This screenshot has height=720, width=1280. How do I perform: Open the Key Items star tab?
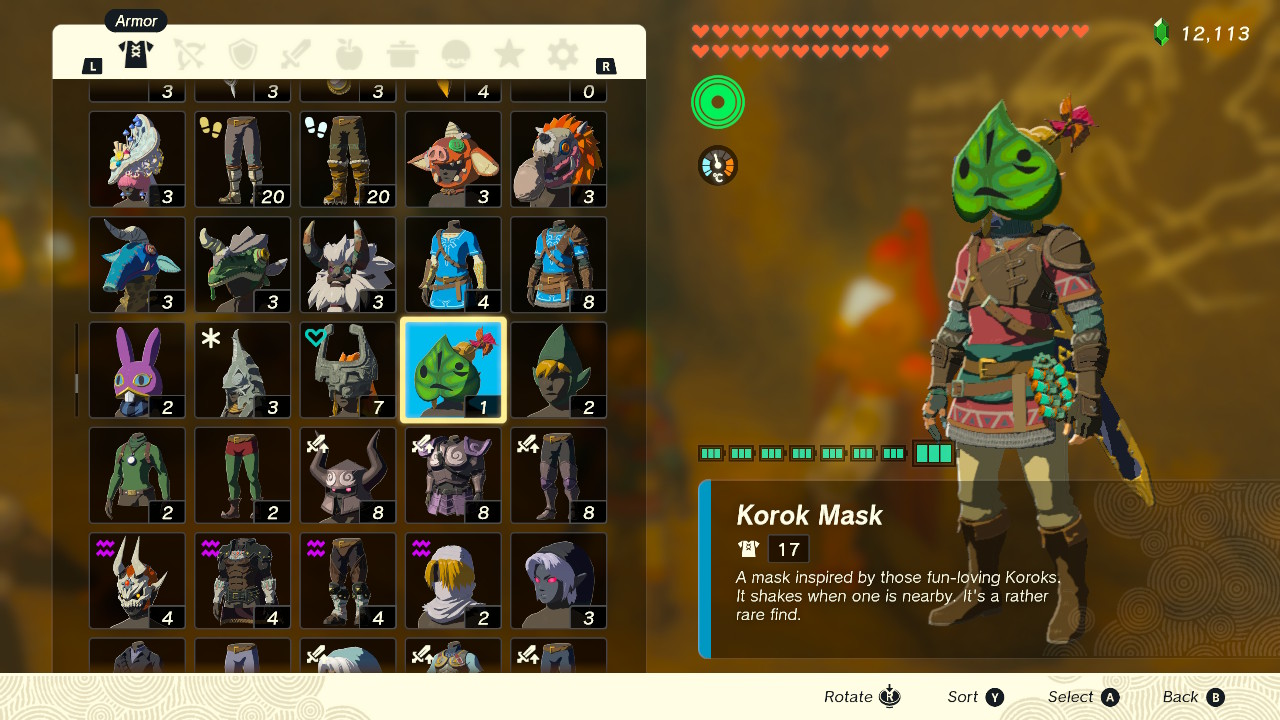coord(509,53)
